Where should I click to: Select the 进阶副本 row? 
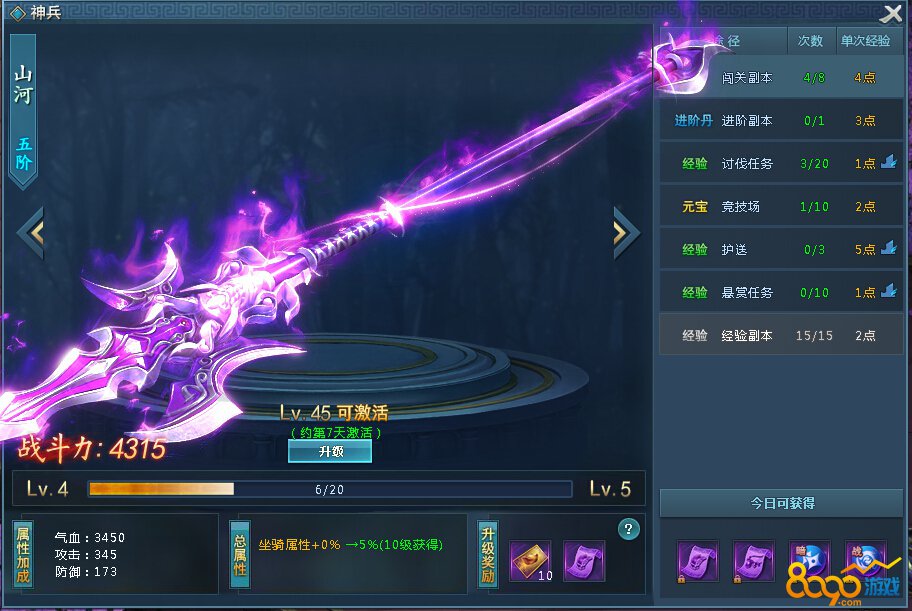(780, 120)
